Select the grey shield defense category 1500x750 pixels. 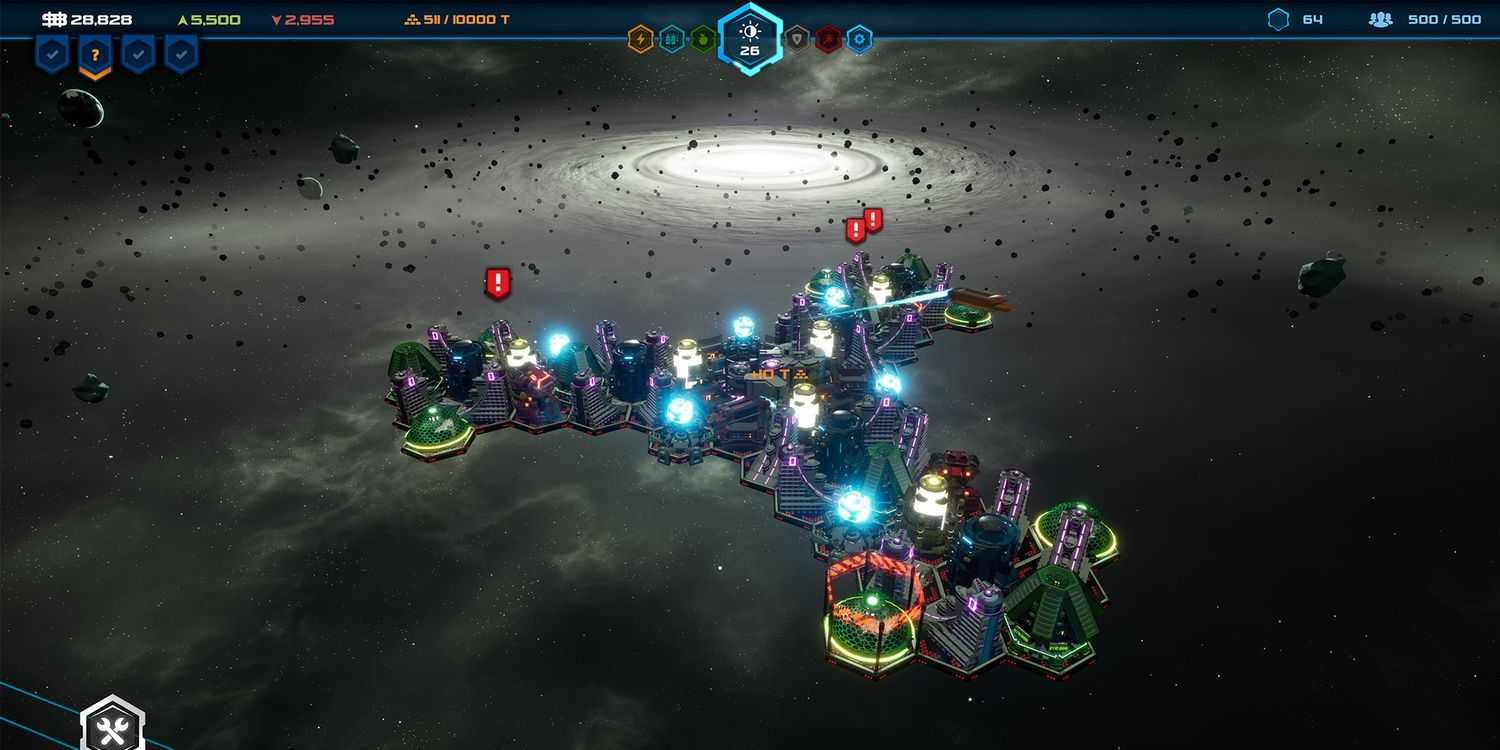pyautogui.click(x=797, y=39)
